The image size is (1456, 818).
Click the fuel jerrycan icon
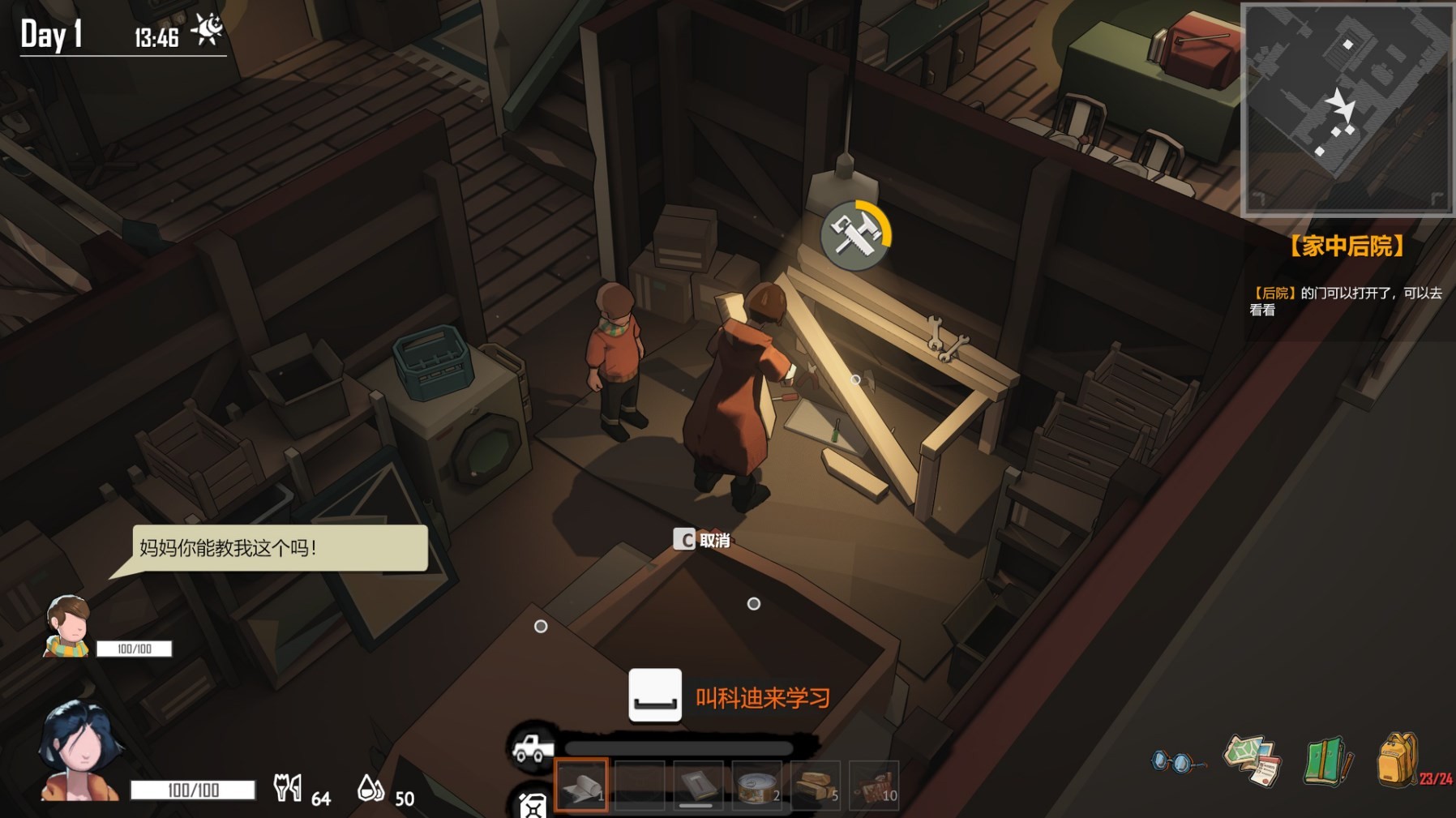point(533,804)
